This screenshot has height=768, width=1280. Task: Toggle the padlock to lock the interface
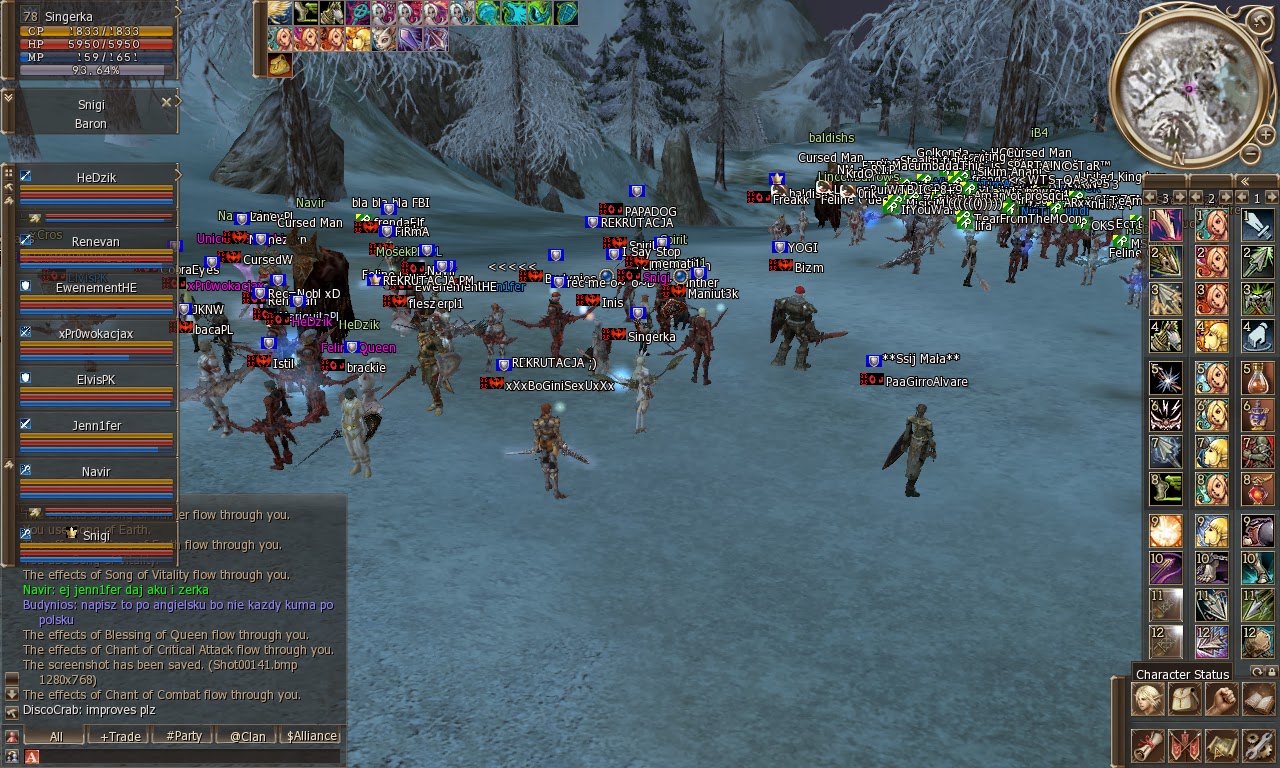click(1272, 673)
